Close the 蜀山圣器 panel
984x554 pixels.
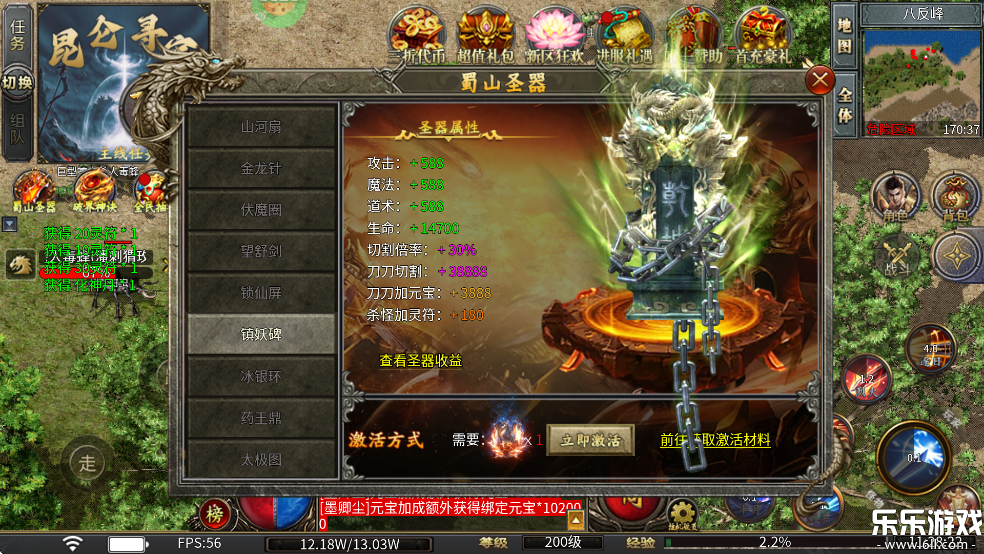(820, 80)
